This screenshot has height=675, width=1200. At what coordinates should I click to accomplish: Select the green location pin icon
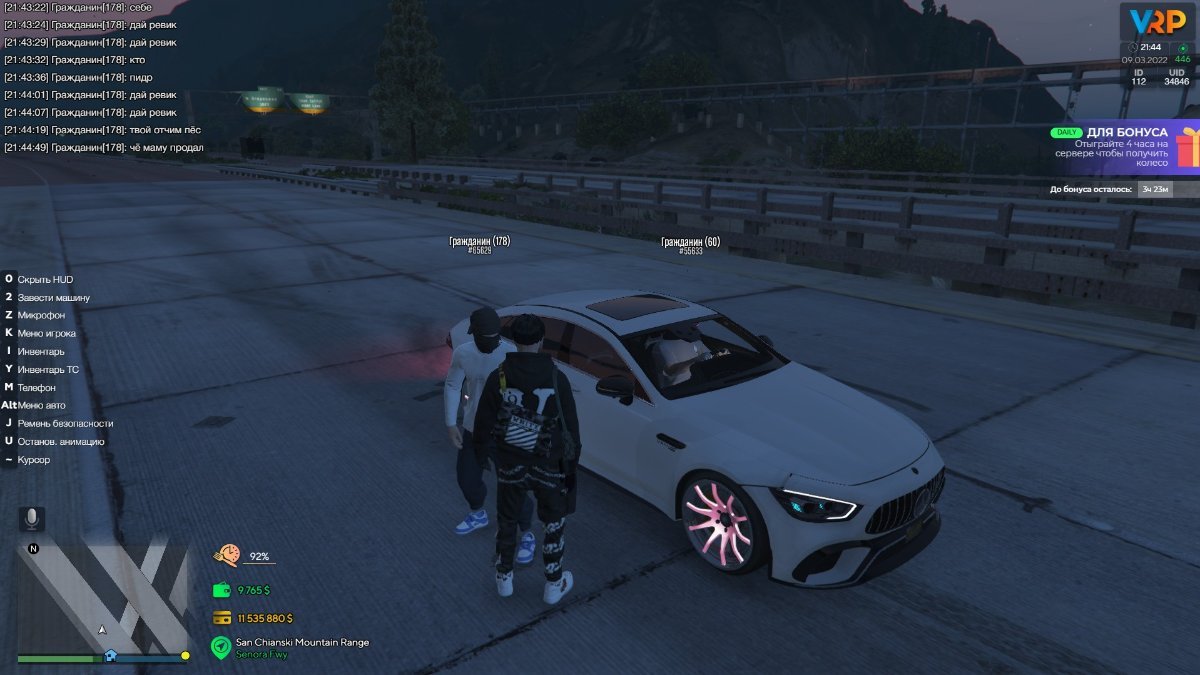tap(220, 647)
